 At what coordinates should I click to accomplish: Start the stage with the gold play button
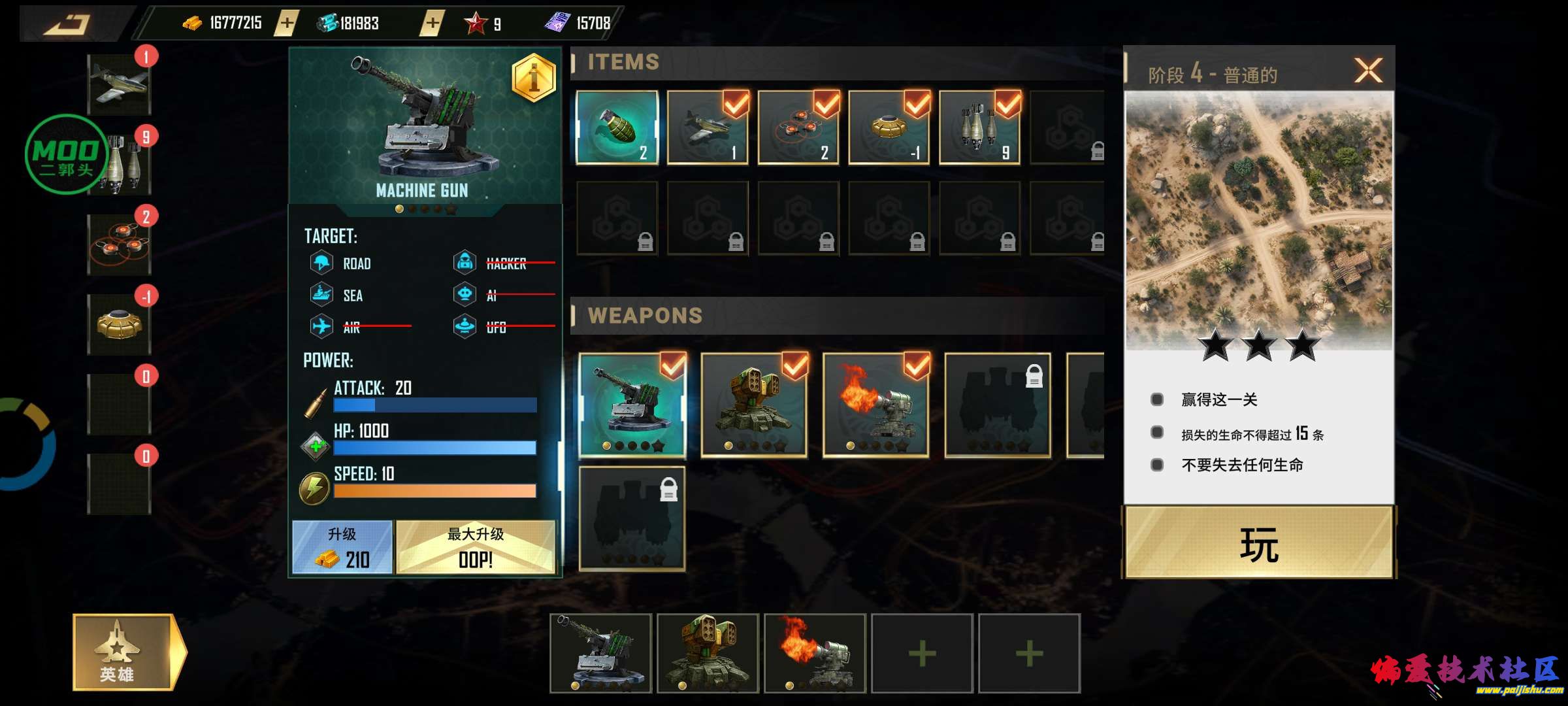click(1259, 543)
